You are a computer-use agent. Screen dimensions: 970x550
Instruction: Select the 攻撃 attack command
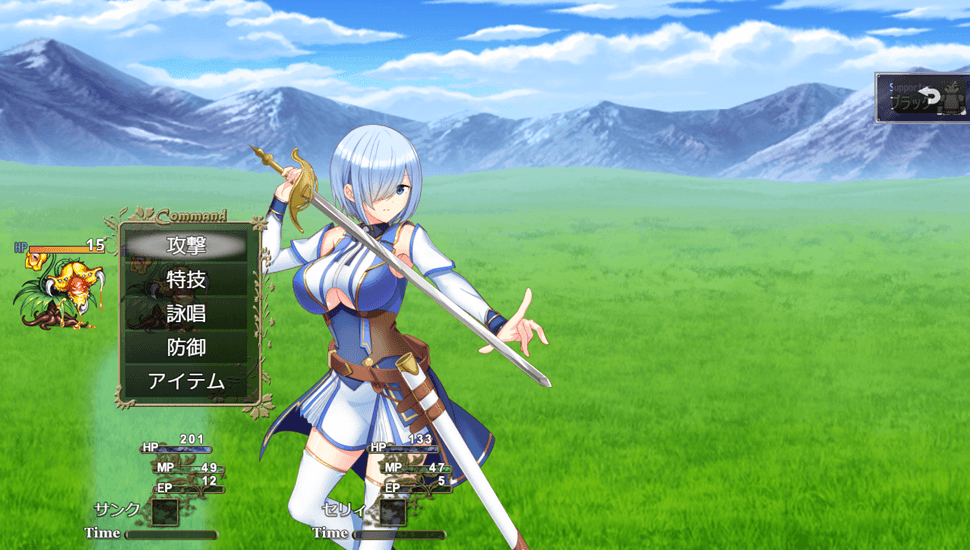(186, 244)
